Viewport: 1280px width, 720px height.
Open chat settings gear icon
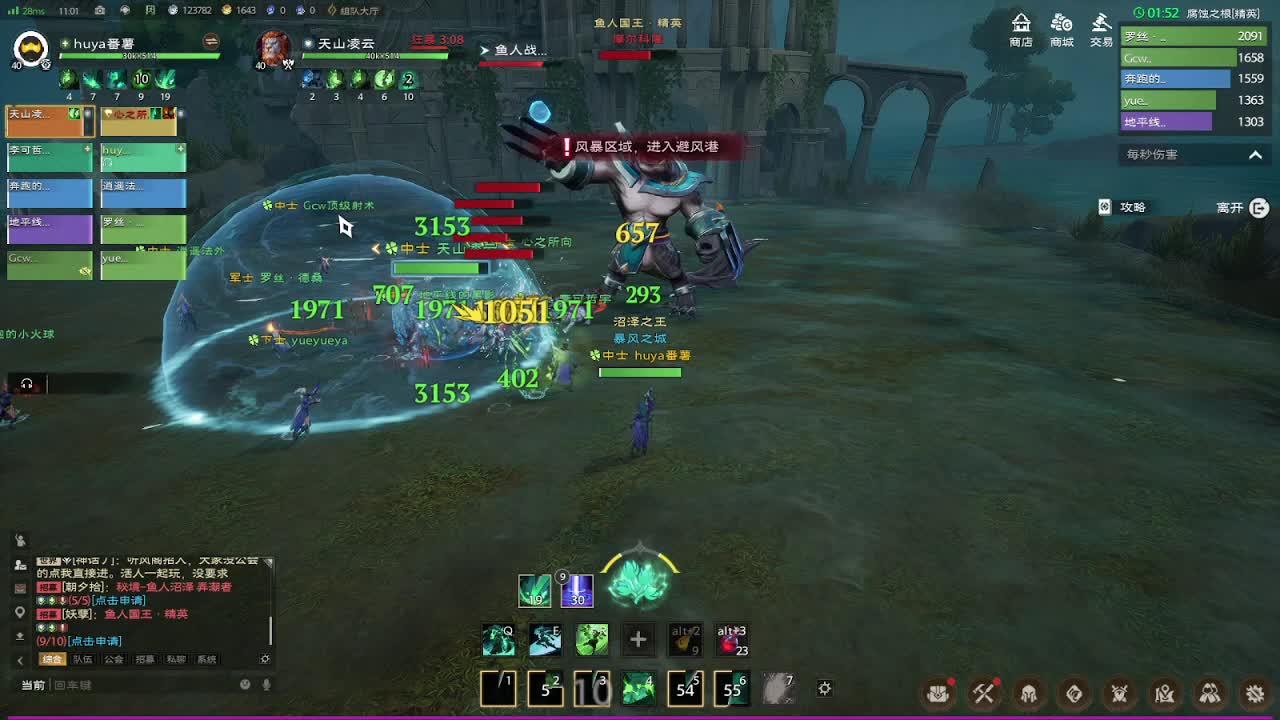coord(265,660)
